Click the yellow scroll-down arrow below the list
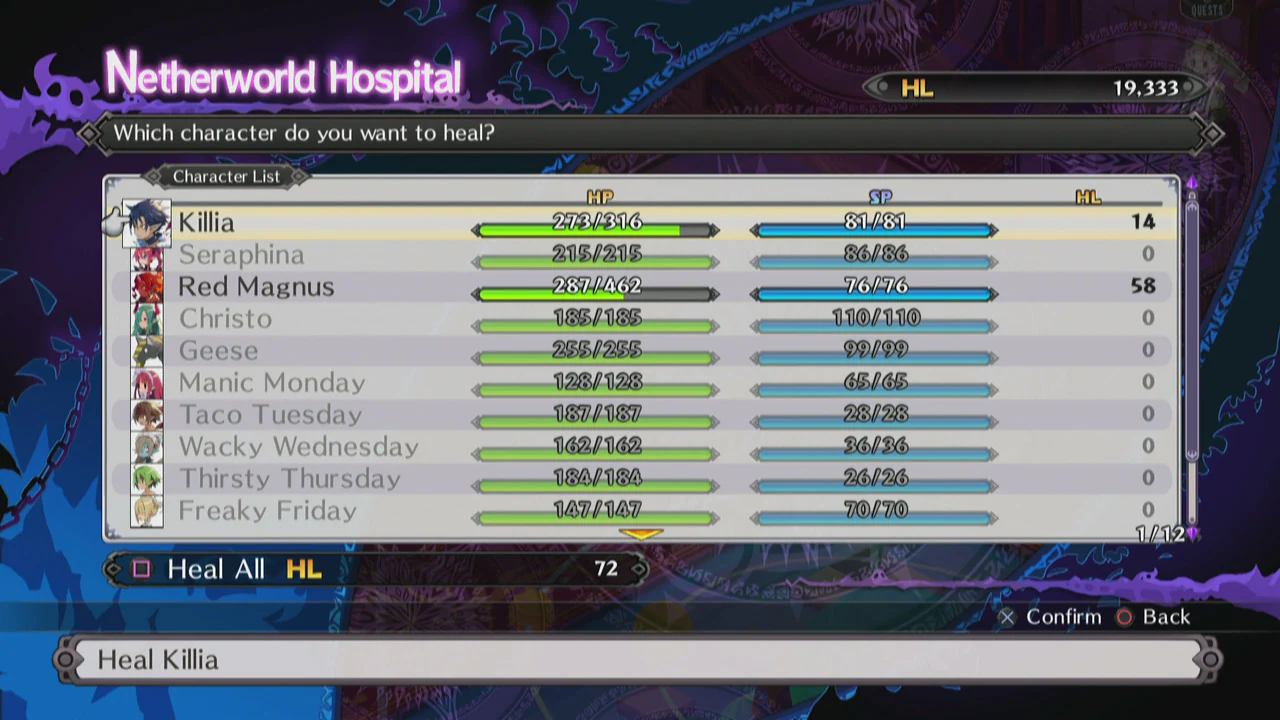The width and height of the screenshot is (1280, 720). [641, 535]
